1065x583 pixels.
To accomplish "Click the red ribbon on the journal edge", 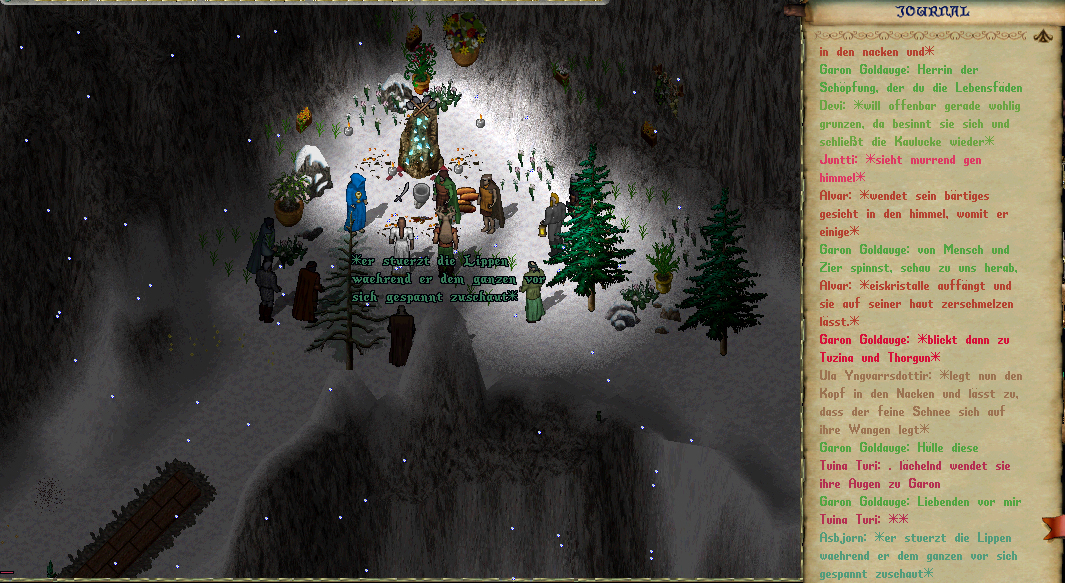I will point(1052,526).
